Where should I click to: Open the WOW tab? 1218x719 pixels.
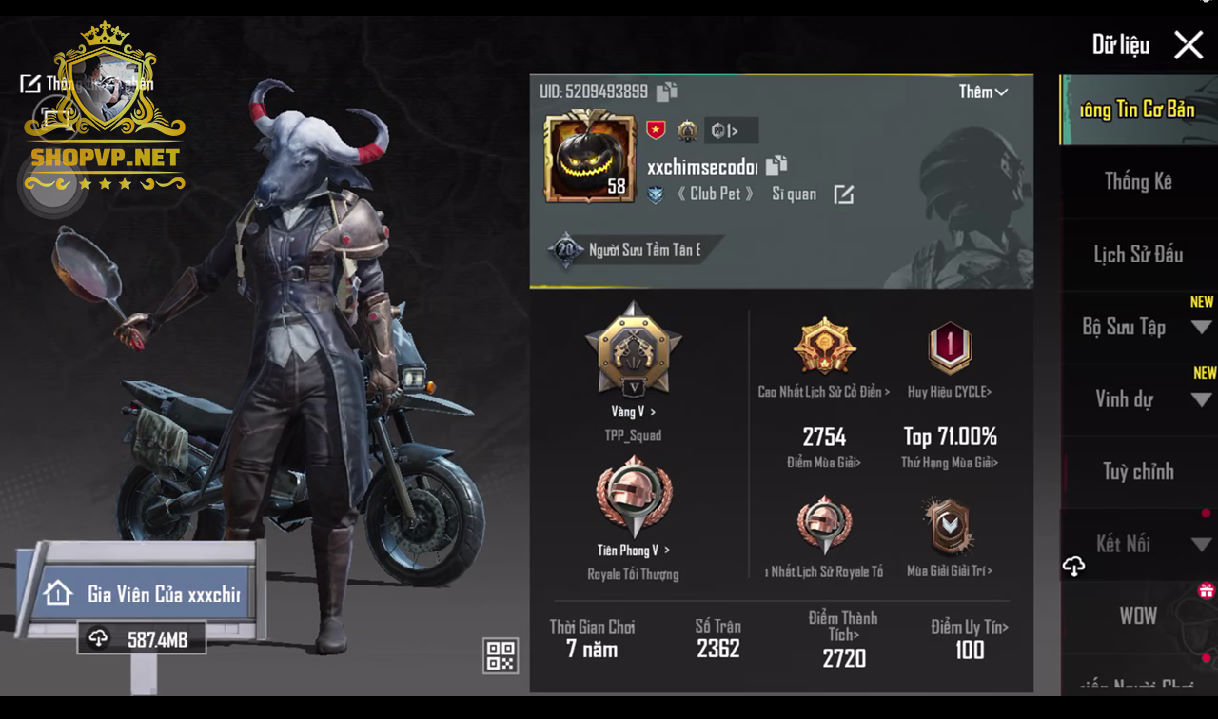coord(1138,616)
